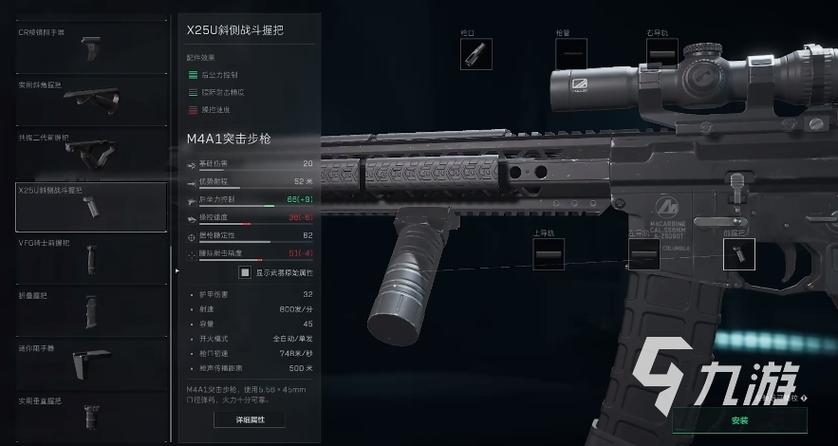Screen dimensions: 838x446
Task: Select the CR倾侧后手枪 grip attachment
Action: pyautogui.click(x=90, y=50)
